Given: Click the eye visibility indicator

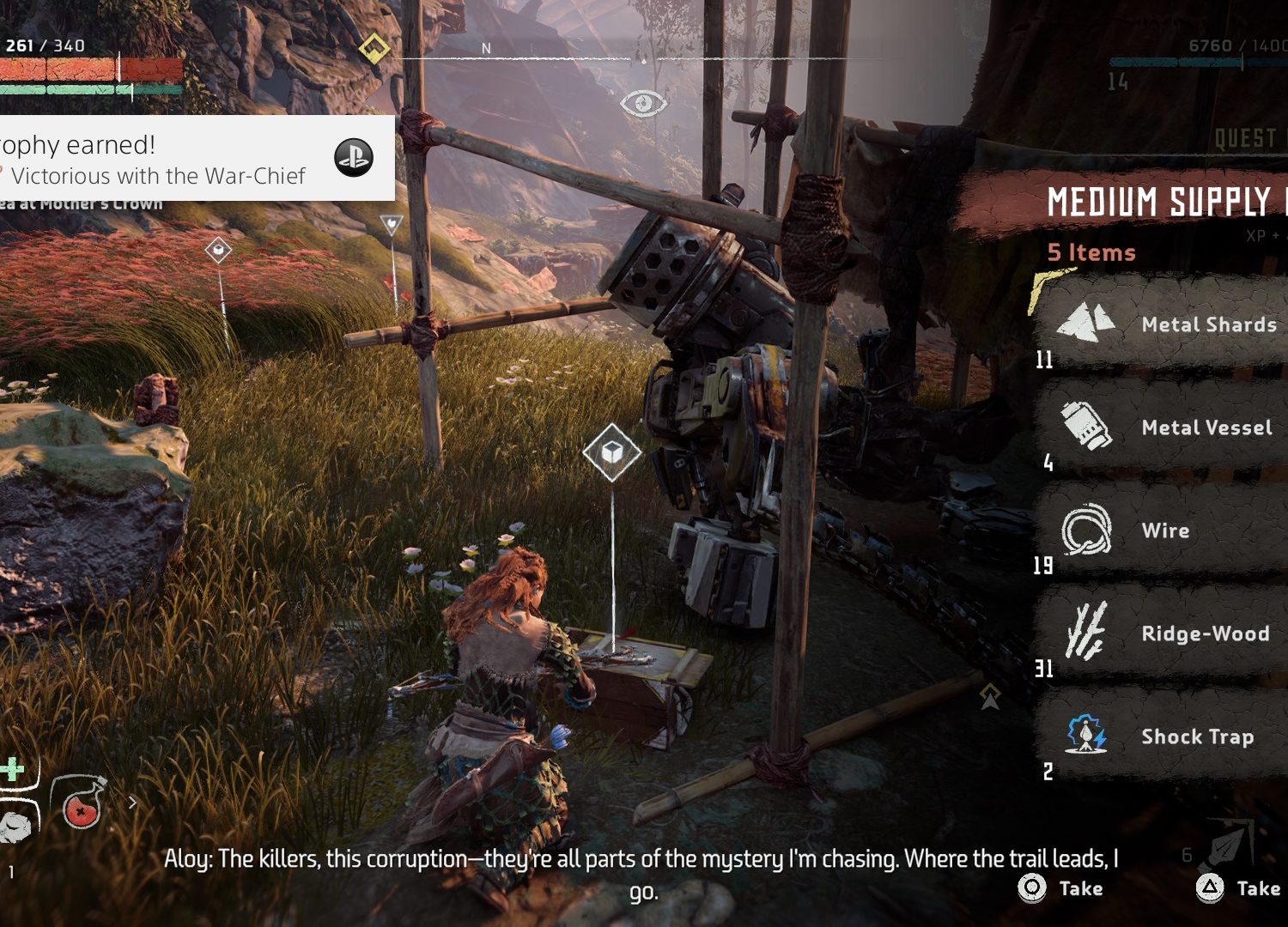Looking at the screenshot, I should pos(643,104).
